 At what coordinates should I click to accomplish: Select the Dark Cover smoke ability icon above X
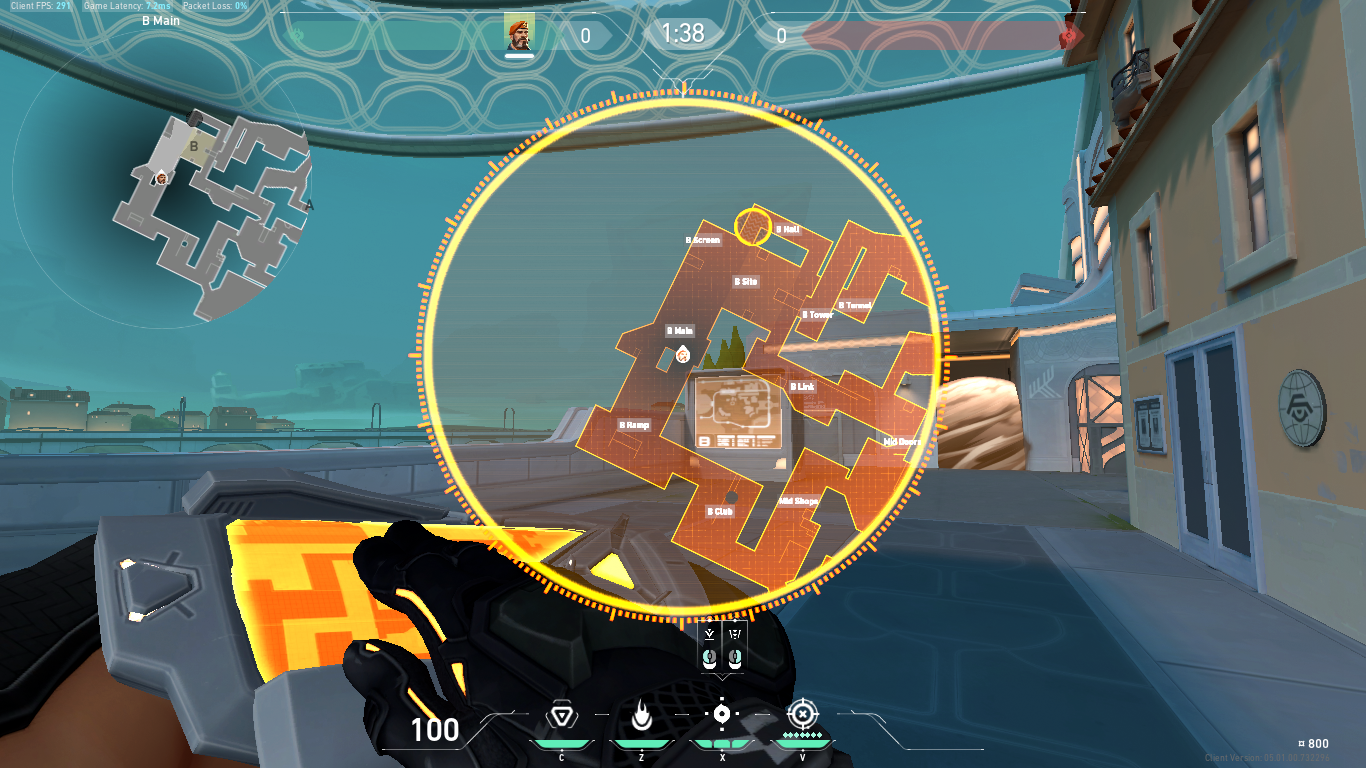(x=722, y=713)
